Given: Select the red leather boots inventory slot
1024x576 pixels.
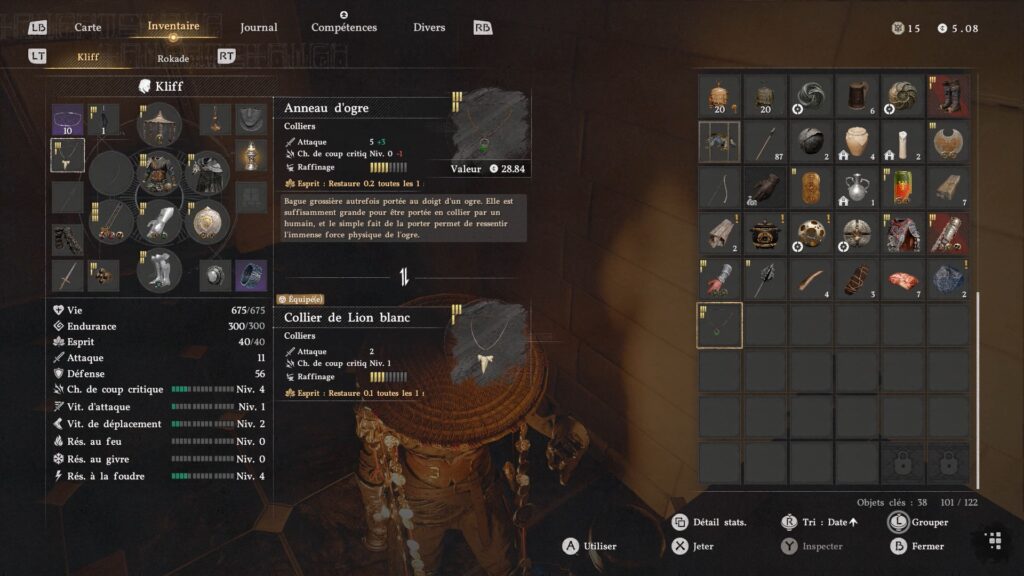Looking at the screenshot, I should 948,95.
